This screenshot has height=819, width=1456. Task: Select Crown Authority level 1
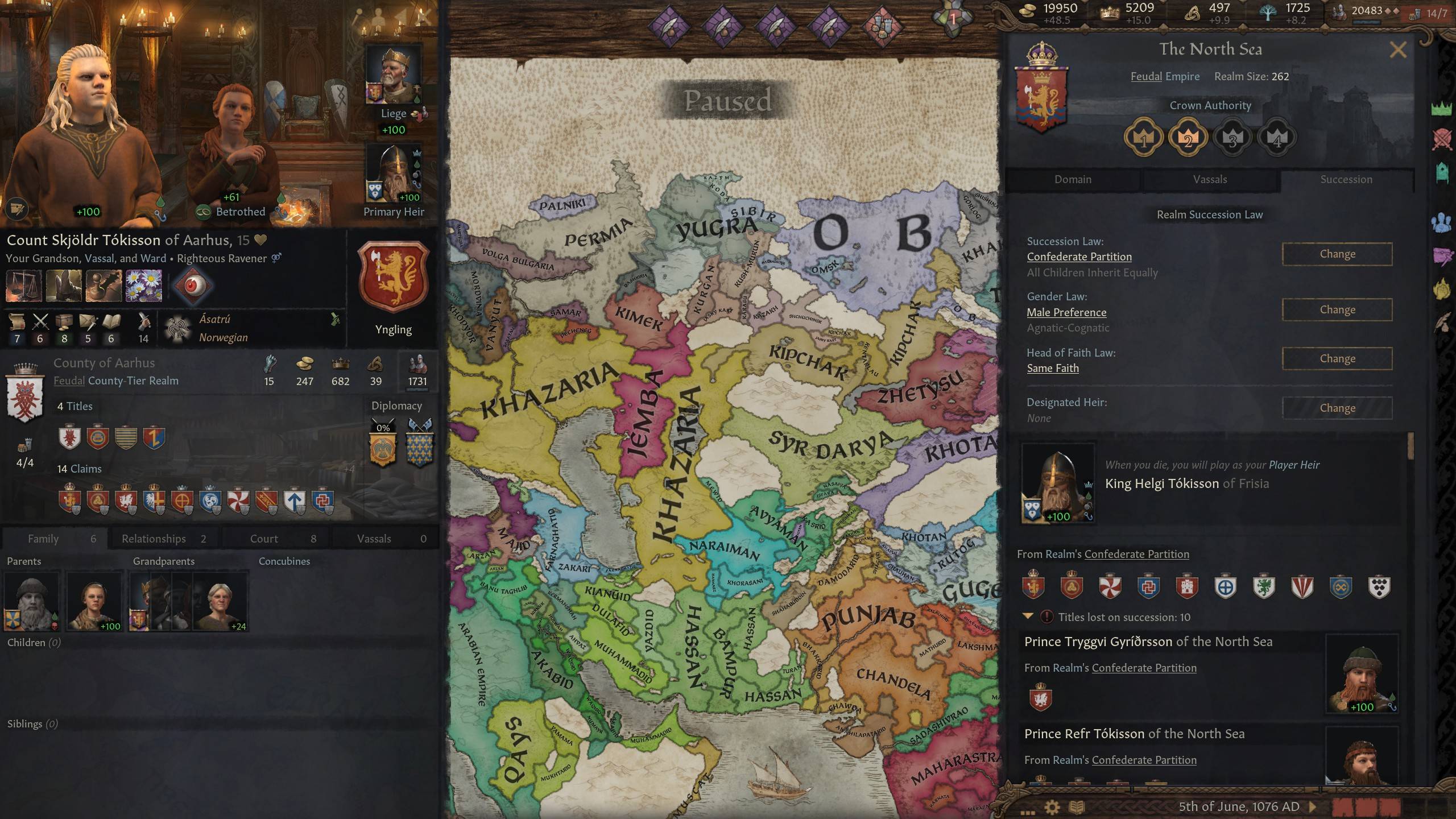1145,136
